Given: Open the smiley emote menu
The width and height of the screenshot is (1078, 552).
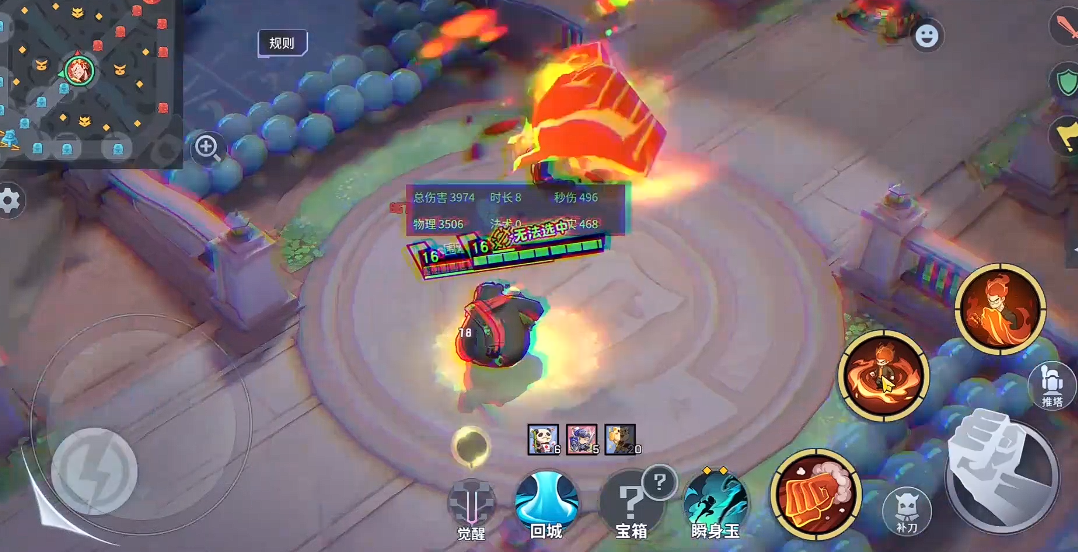Looking at the screenshot, I should pos(928,36).
